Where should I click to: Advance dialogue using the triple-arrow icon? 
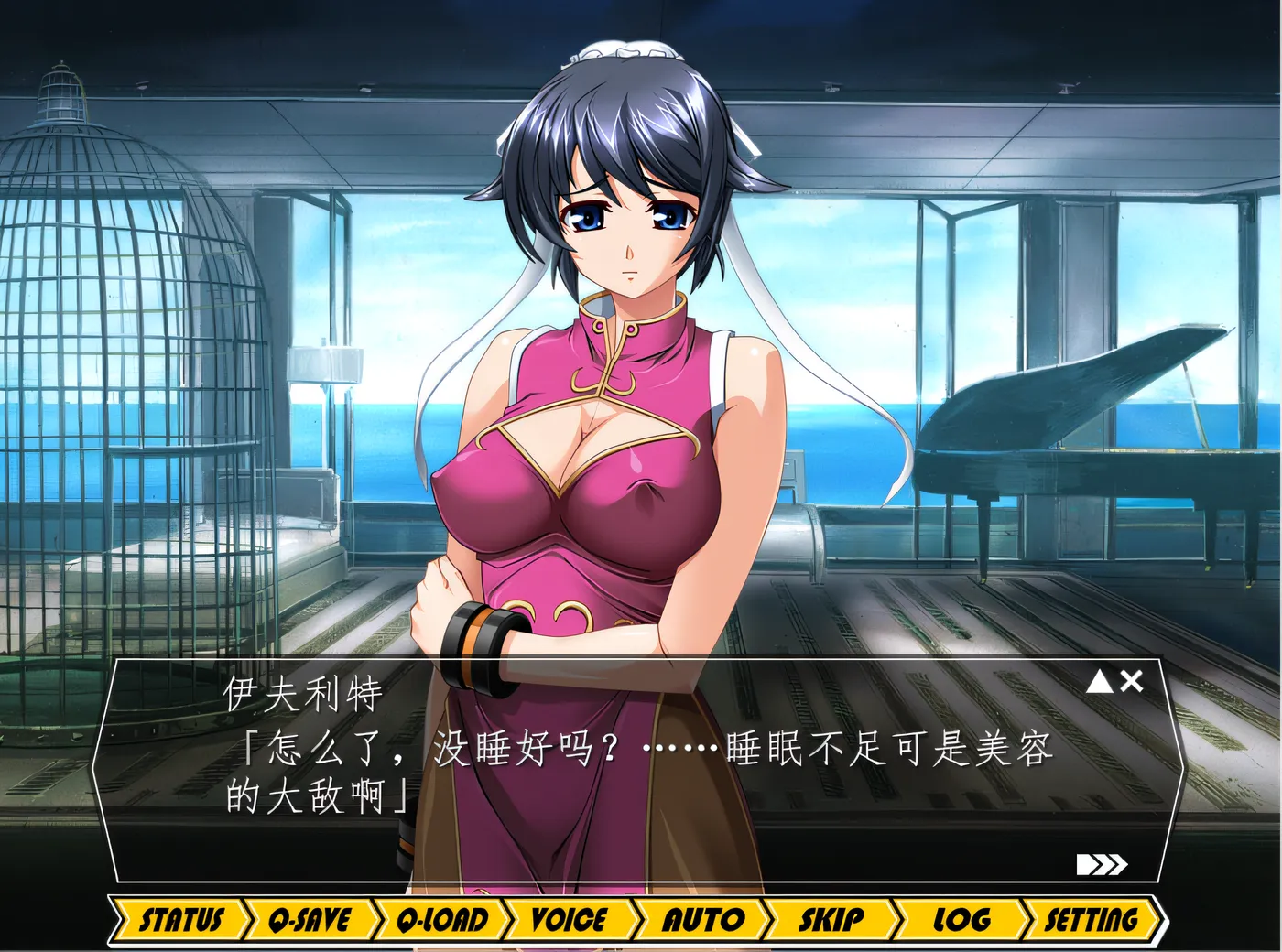[1102, 865]
